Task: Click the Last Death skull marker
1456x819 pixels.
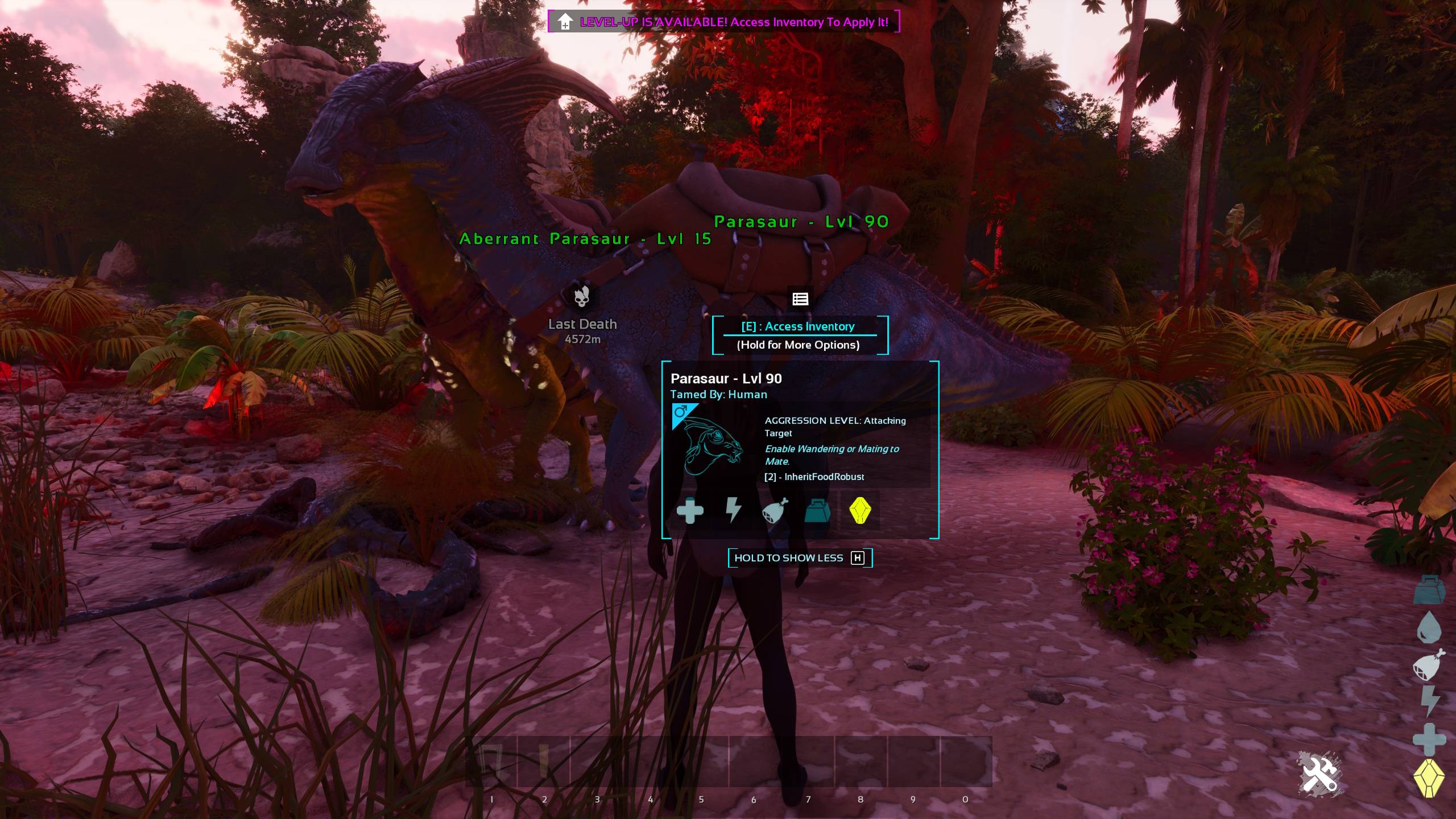Action: 582,298
